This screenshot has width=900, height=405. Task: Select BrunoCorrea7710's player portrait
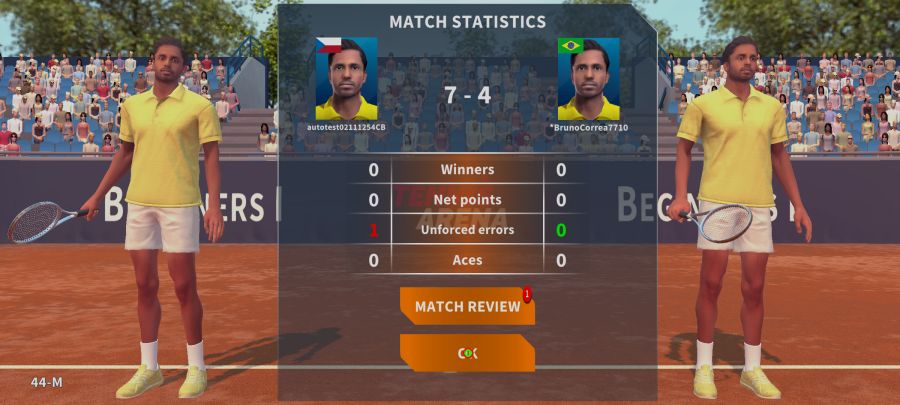pos(588,79)
